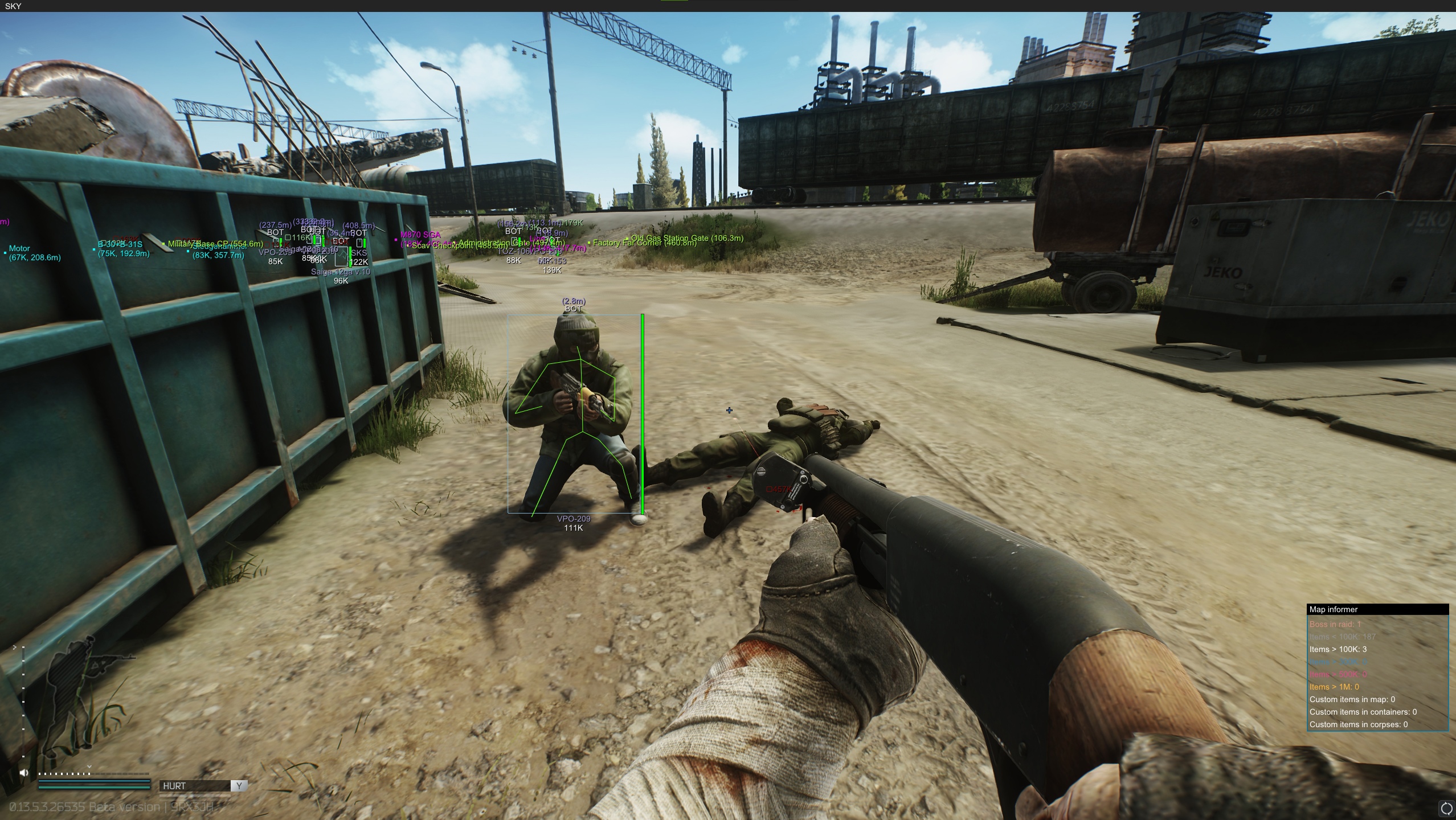Click the SKY label in top bar

tap(13, 6)
